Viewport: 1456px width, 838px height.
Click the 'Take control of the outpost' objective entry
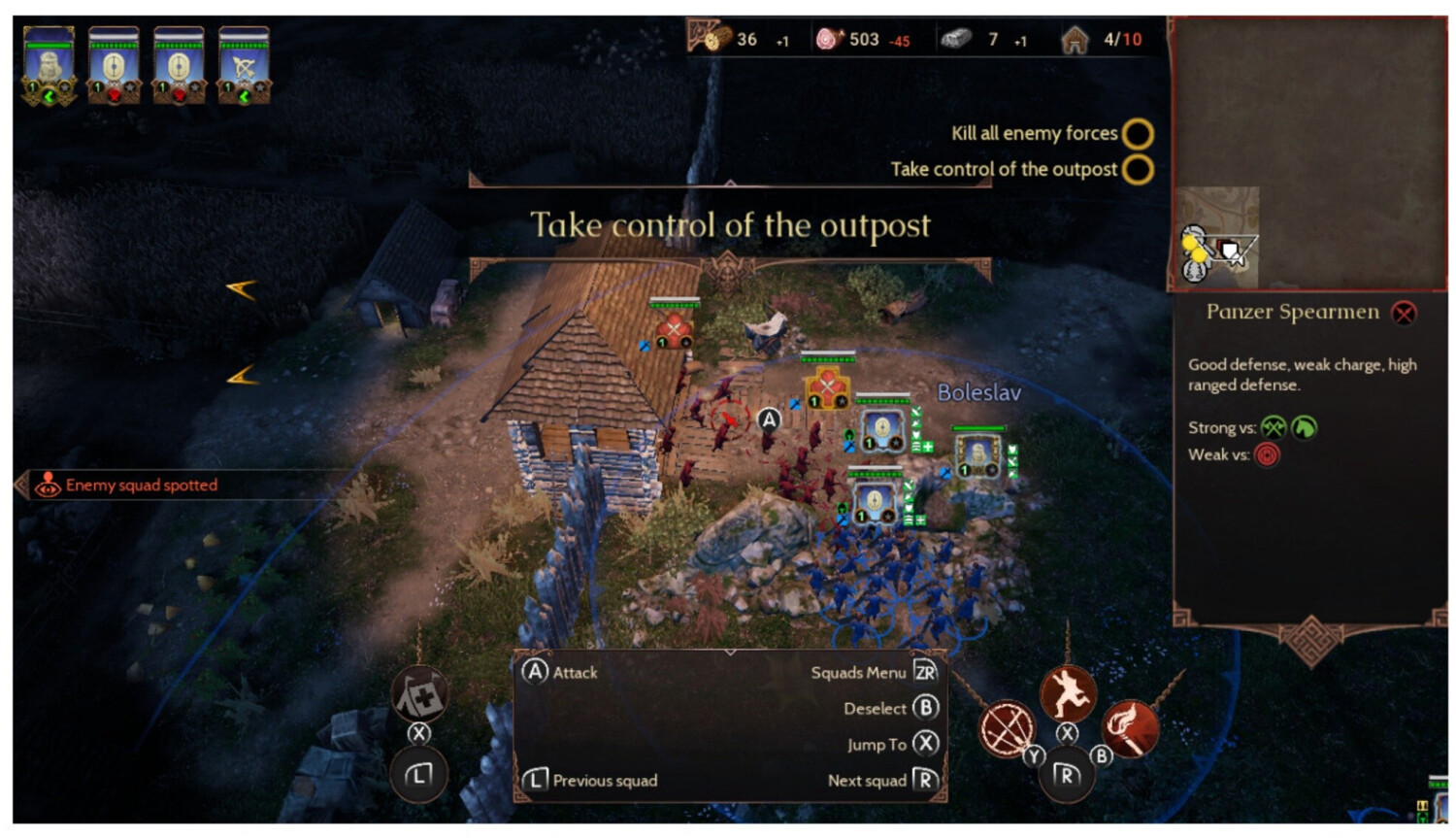tap(1004, 169)
